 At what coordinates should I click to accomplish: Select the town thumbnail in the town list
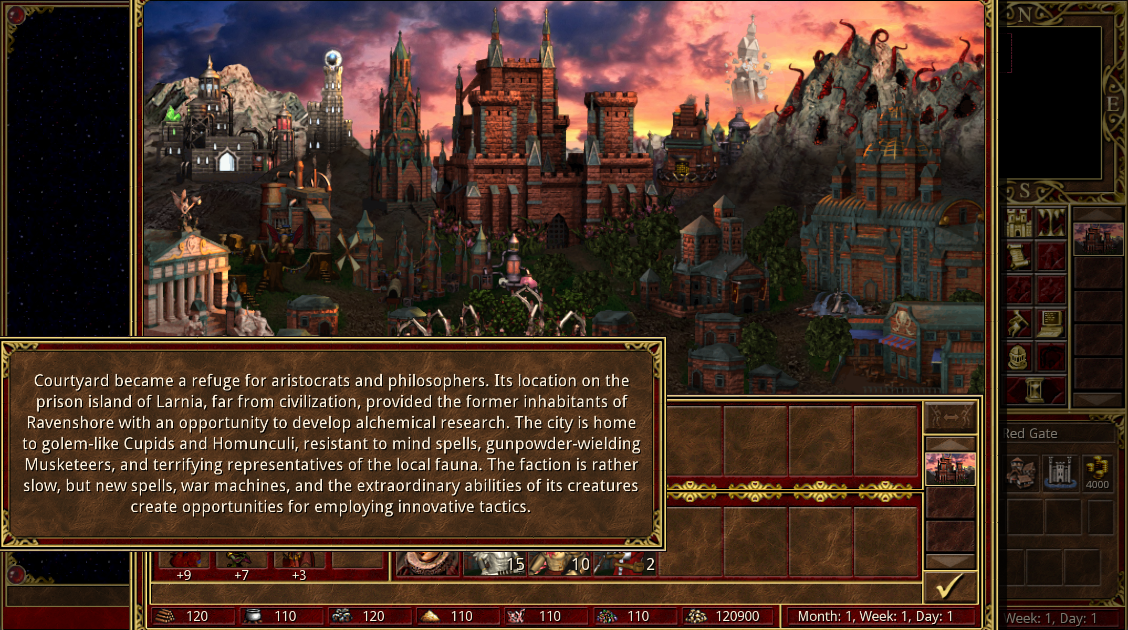950,469
